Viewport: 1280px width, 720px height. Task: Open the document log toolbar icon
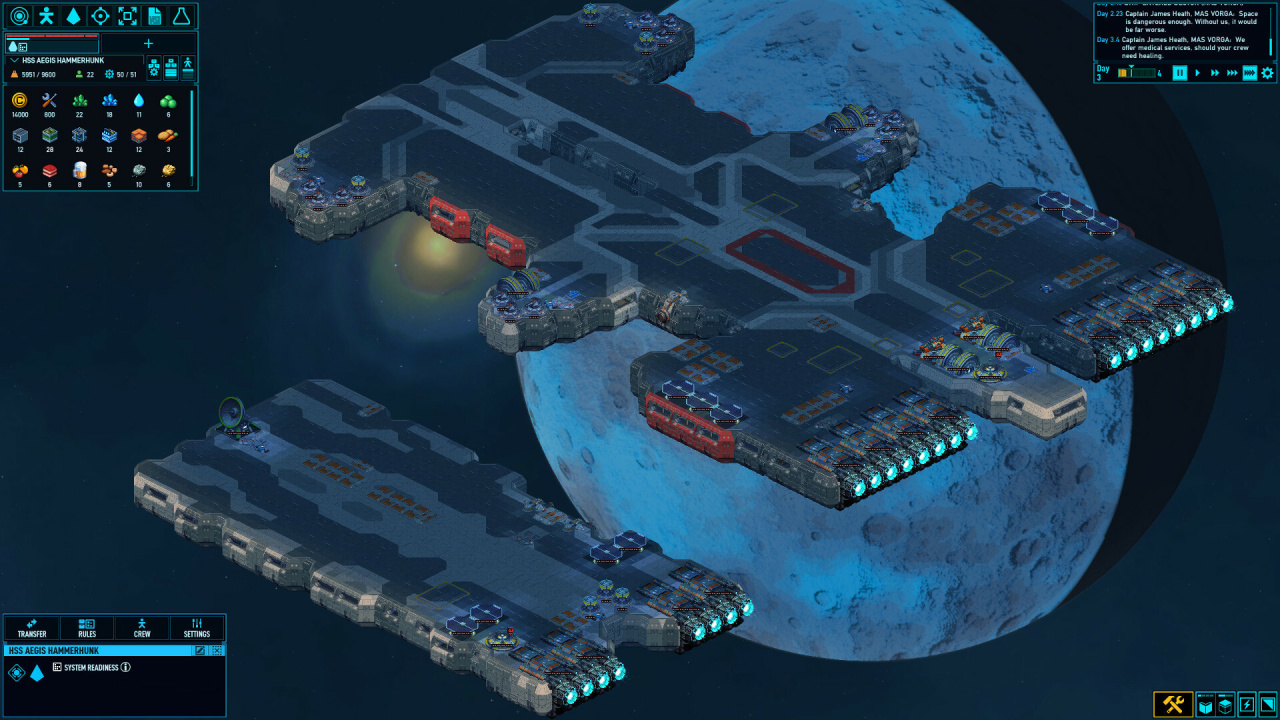coord(154,16)
